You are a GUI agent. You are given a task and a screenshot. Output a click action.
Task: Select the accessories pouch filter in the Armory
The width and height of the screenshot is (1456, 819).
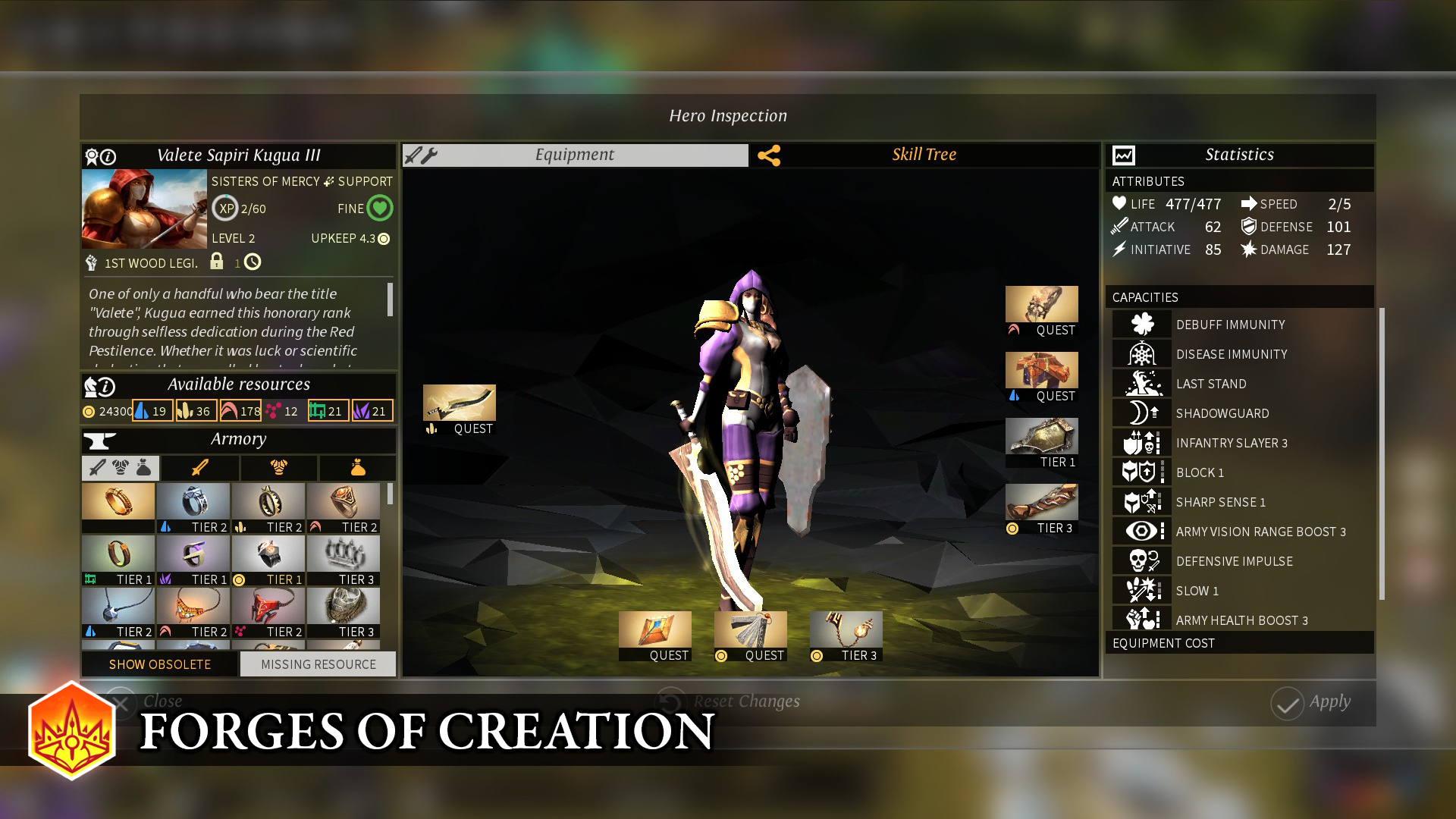click(x=356, y=468)
